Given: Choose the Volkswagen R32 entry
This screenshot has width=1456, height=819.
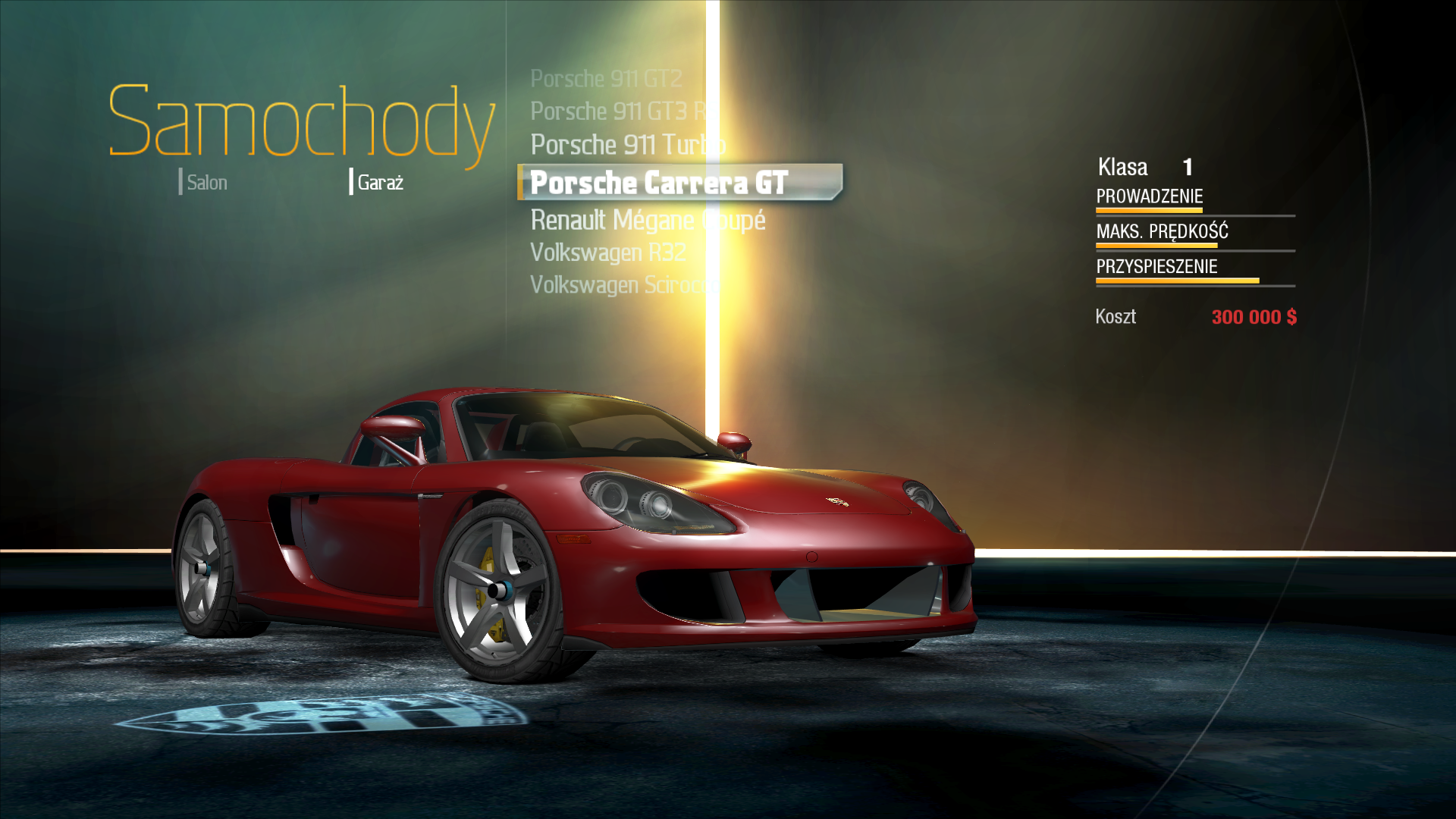Looking at the screenshot, I should (607, 253).
